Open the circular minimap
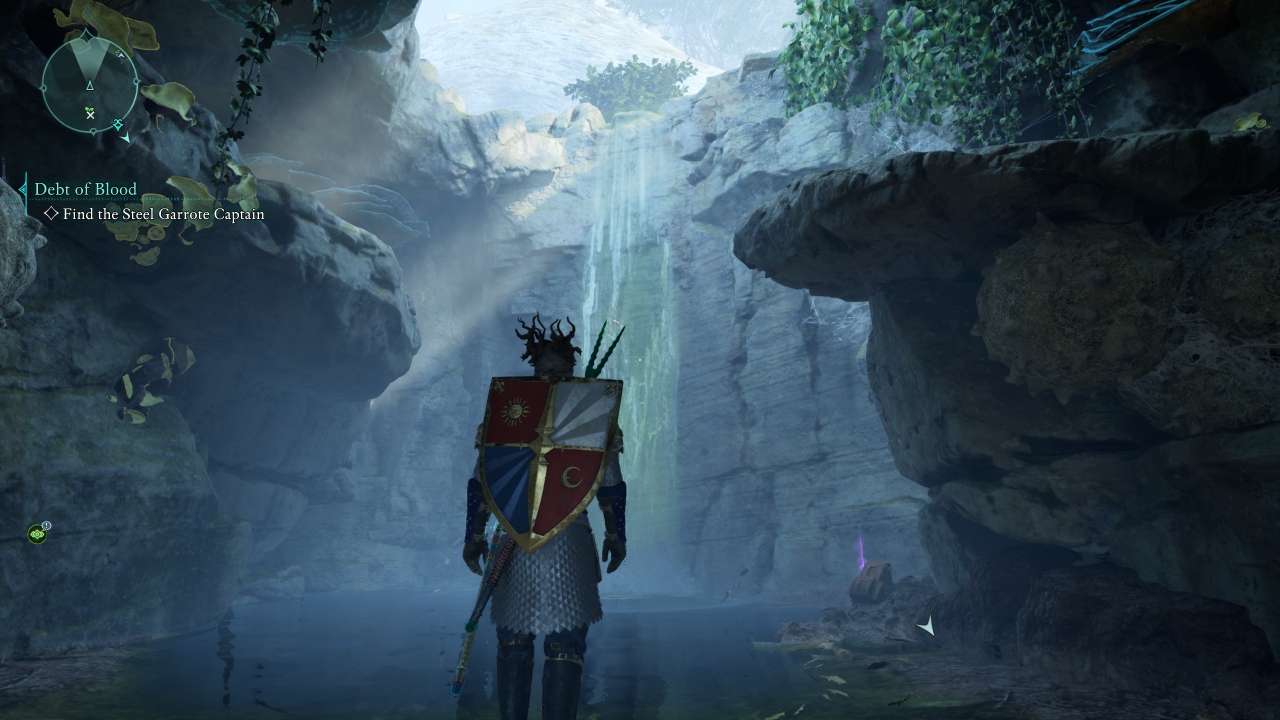 [x=90, y=85]
